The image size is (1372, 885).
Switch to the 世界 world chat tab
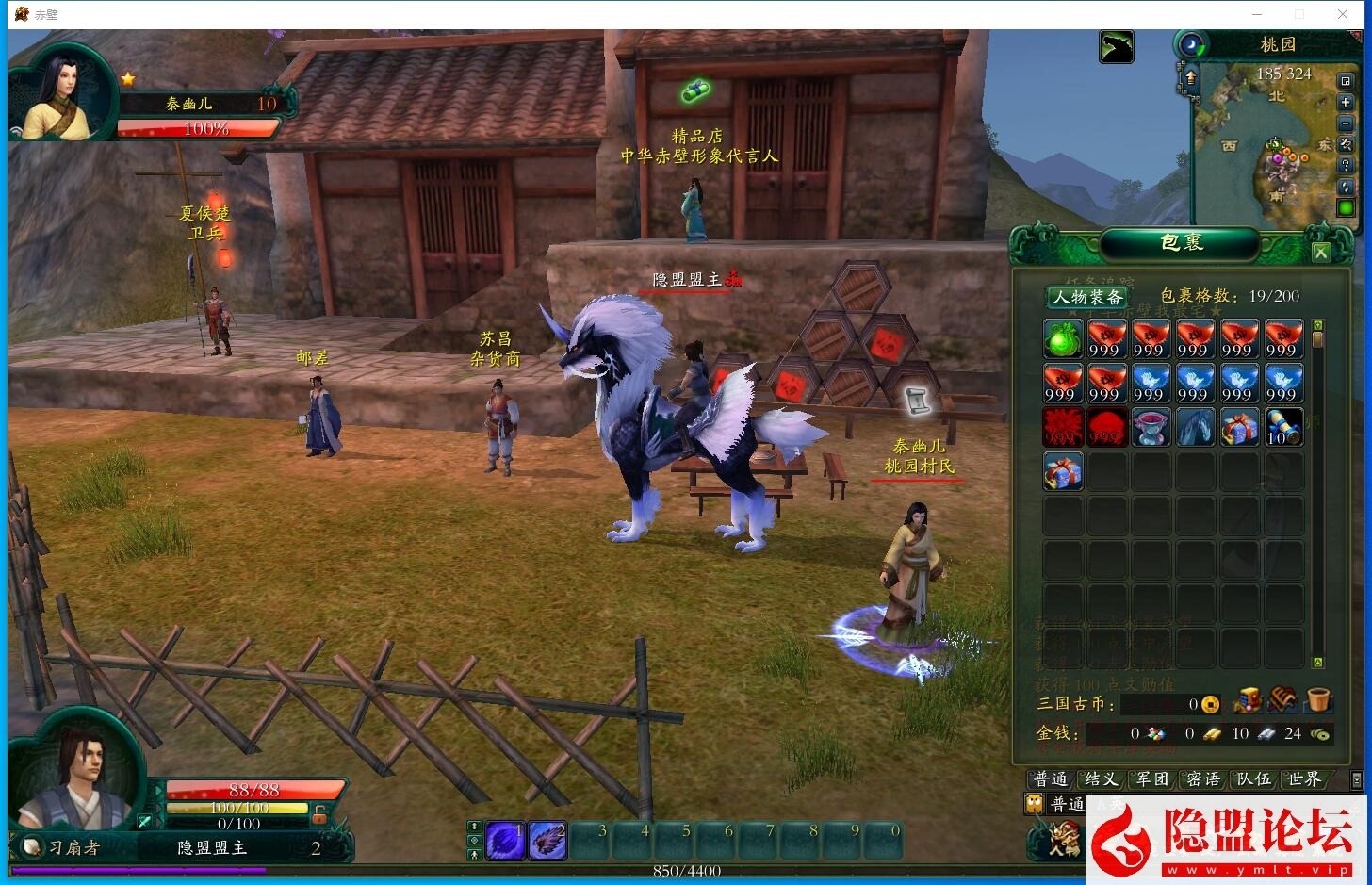click(x=1304, y=779)
